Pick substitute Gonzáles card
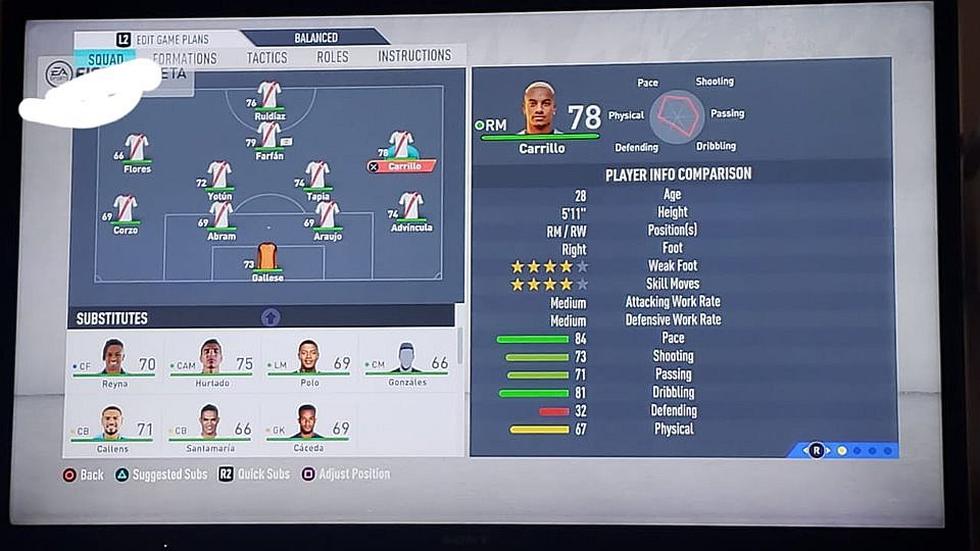 coord(406,363)
